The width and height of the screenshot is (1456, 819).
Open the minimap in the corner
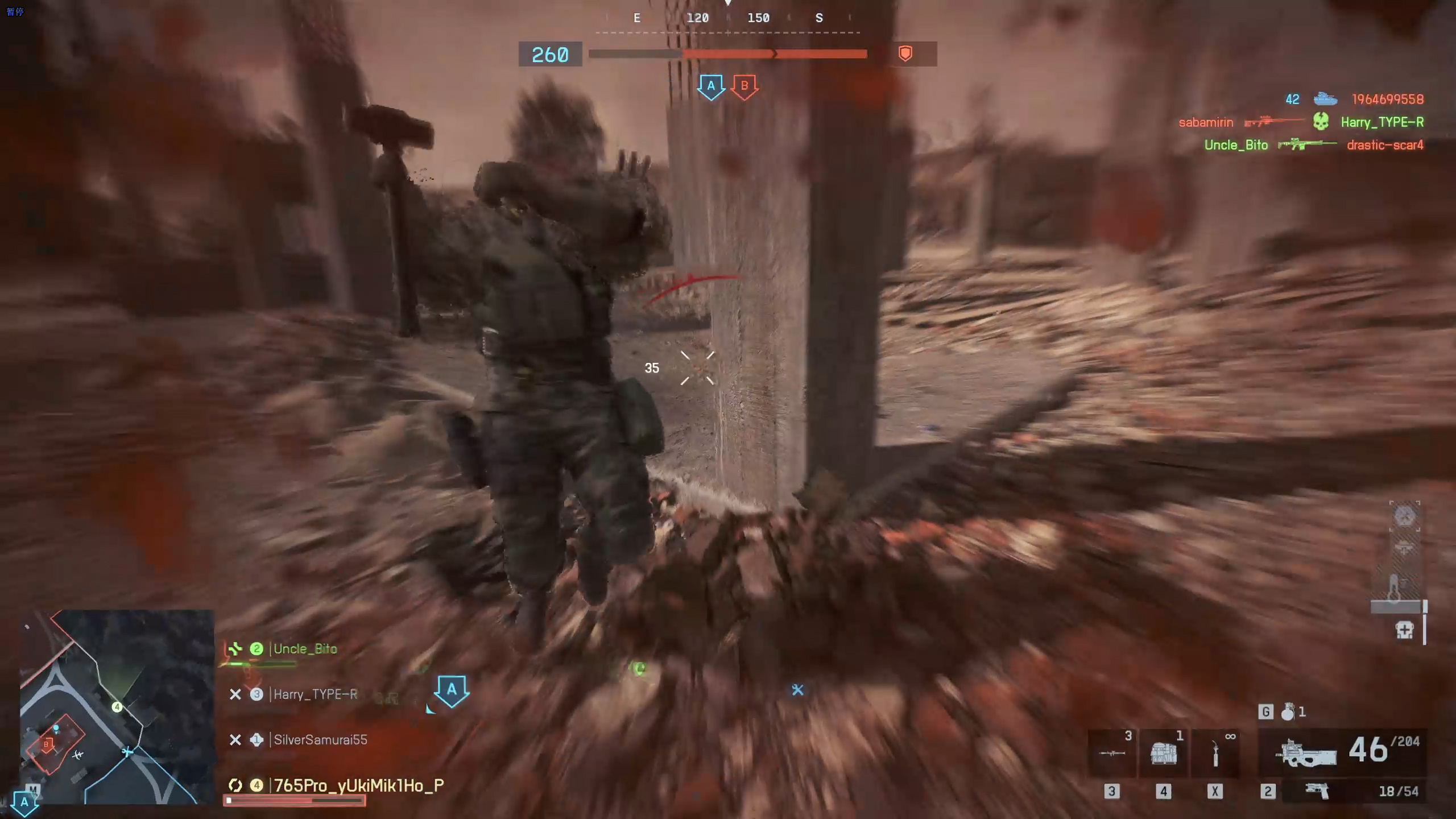pyautogui.click(x=117, y=706)
